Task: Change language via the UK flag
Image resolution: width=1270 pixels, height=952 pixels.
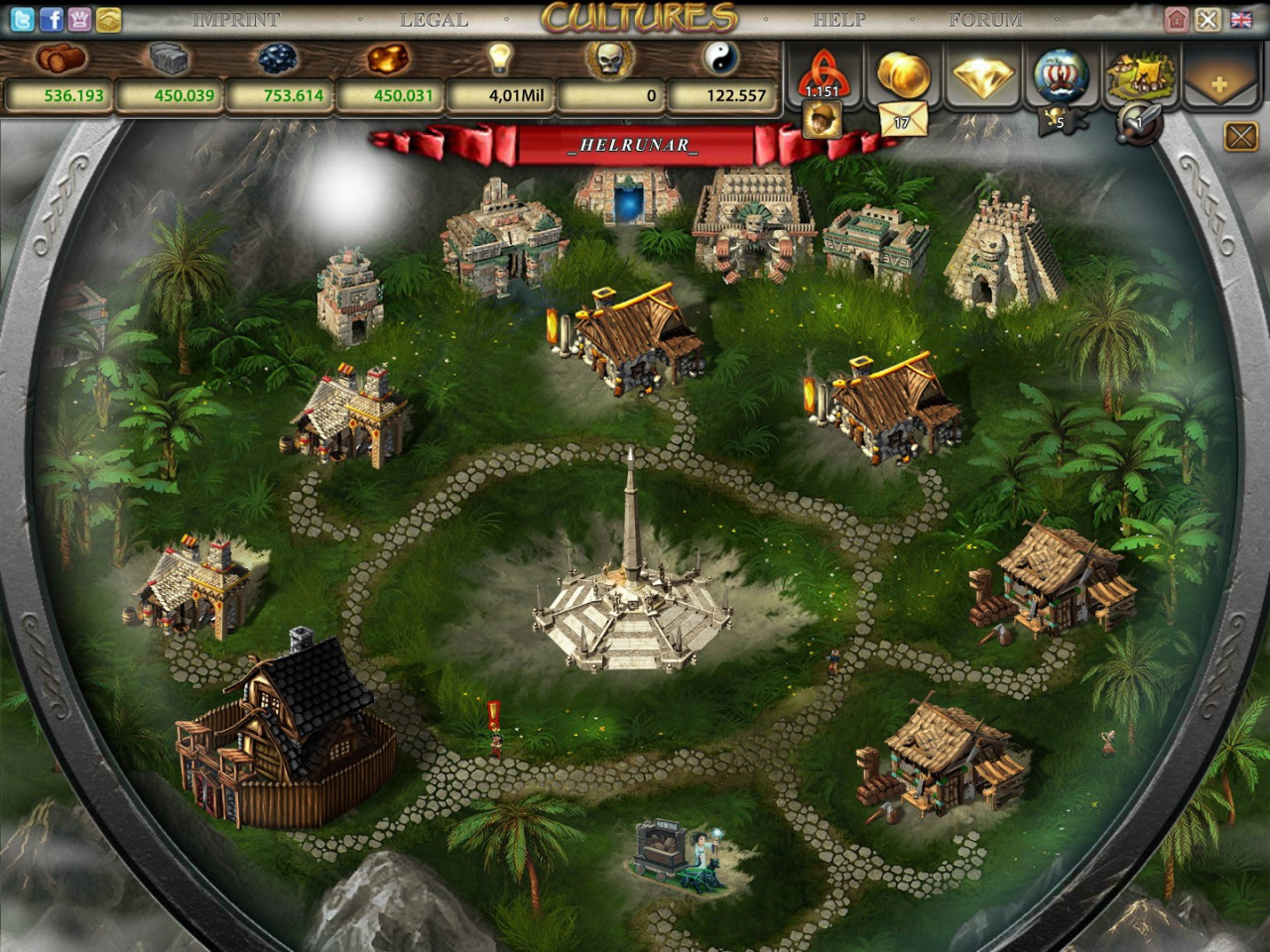Action: tap(1240, 19)
